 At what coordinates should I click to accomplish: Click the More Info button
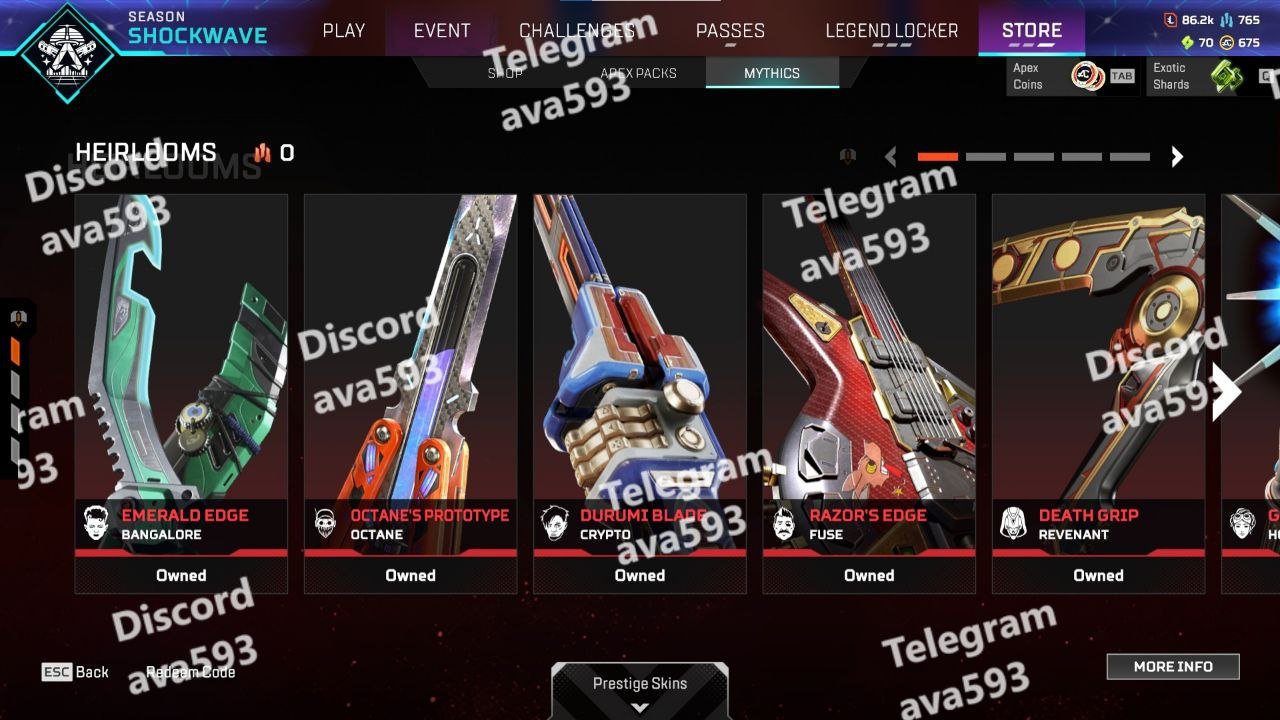click(1173, 666)
